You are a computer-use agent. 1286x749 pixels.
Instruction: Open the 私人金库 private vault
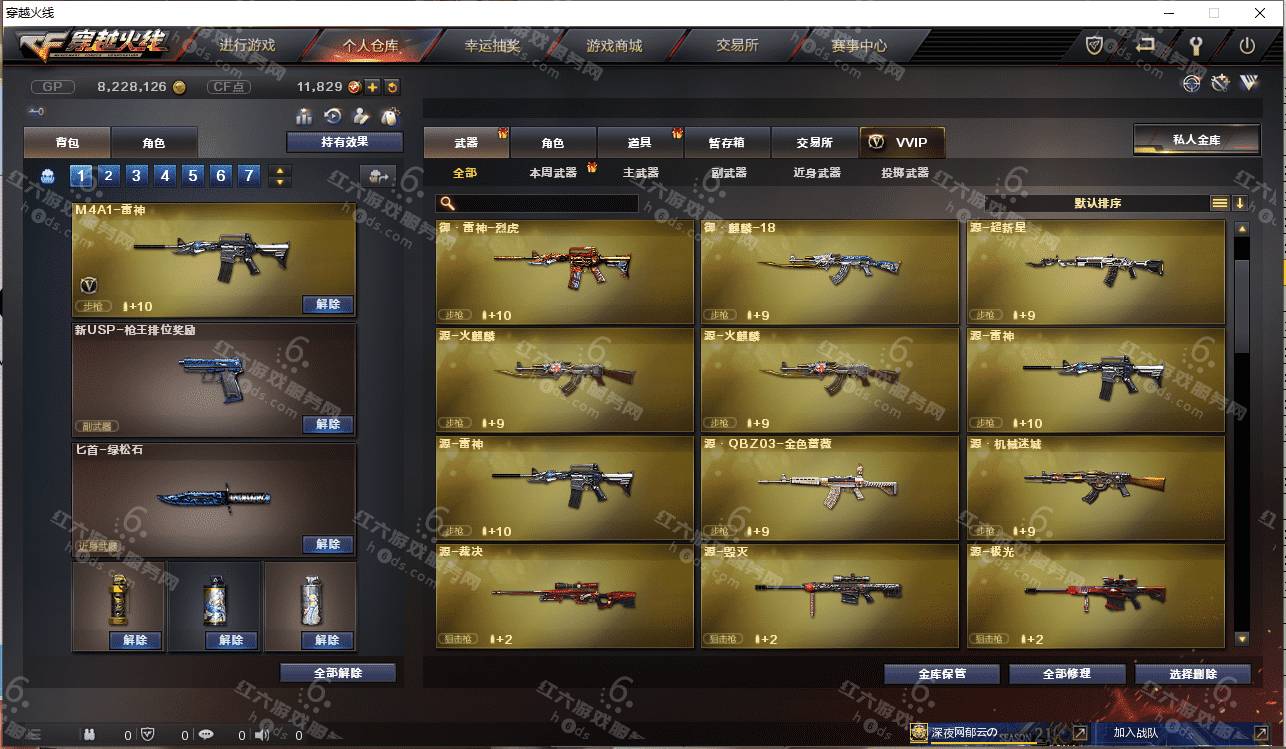(1196, 140)
